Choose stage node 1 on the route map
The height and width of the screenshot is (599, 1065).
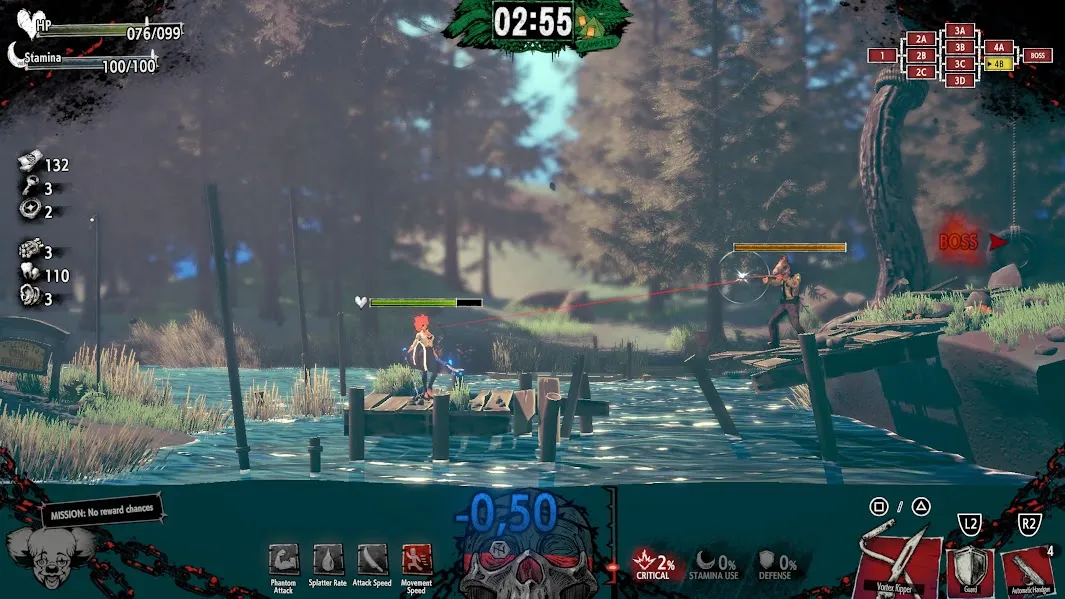tap(883, 55)
